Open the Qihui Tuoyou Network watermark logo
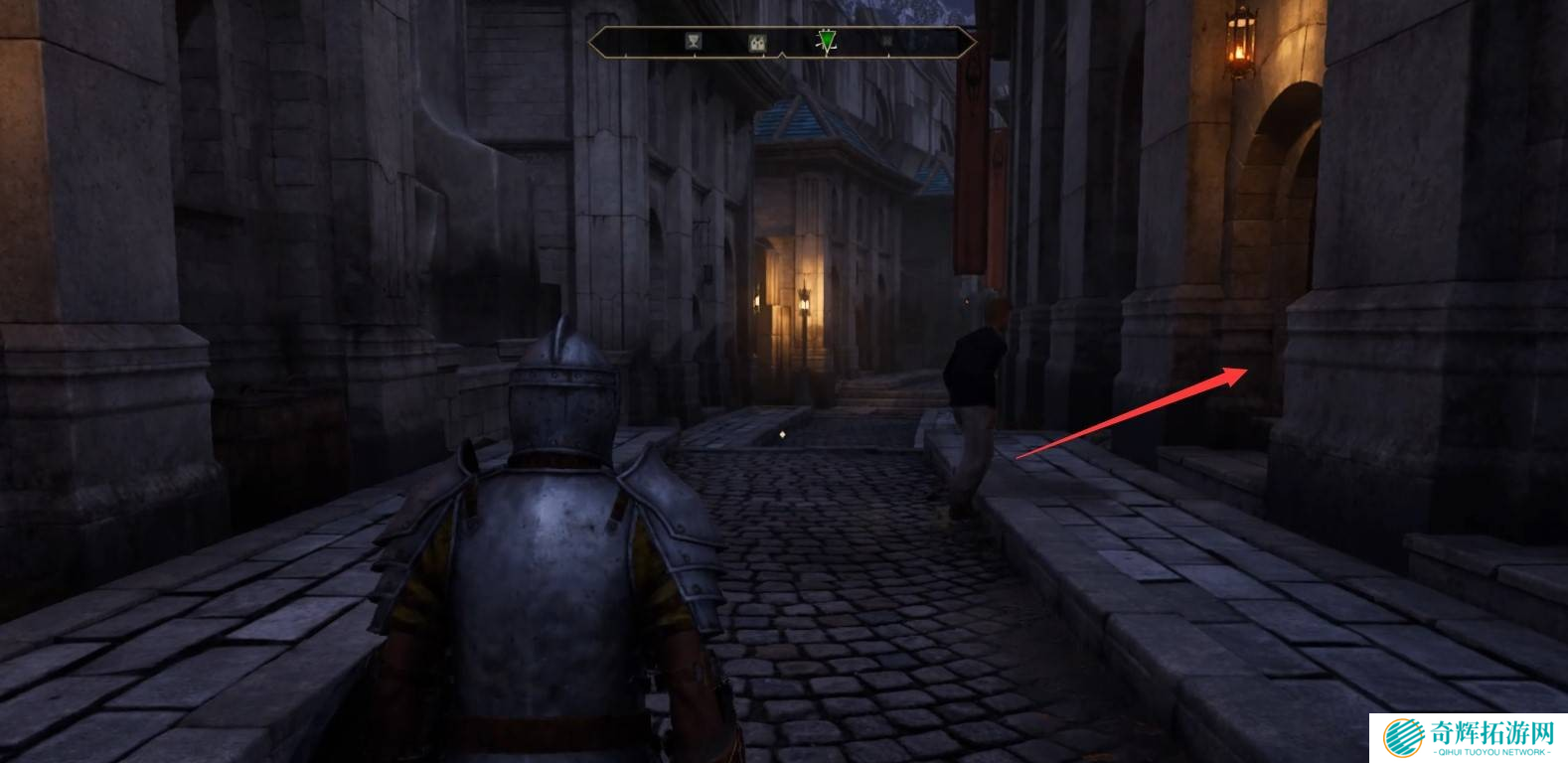The width and height of the screenshot is (1568, 763). [1469, 737]
